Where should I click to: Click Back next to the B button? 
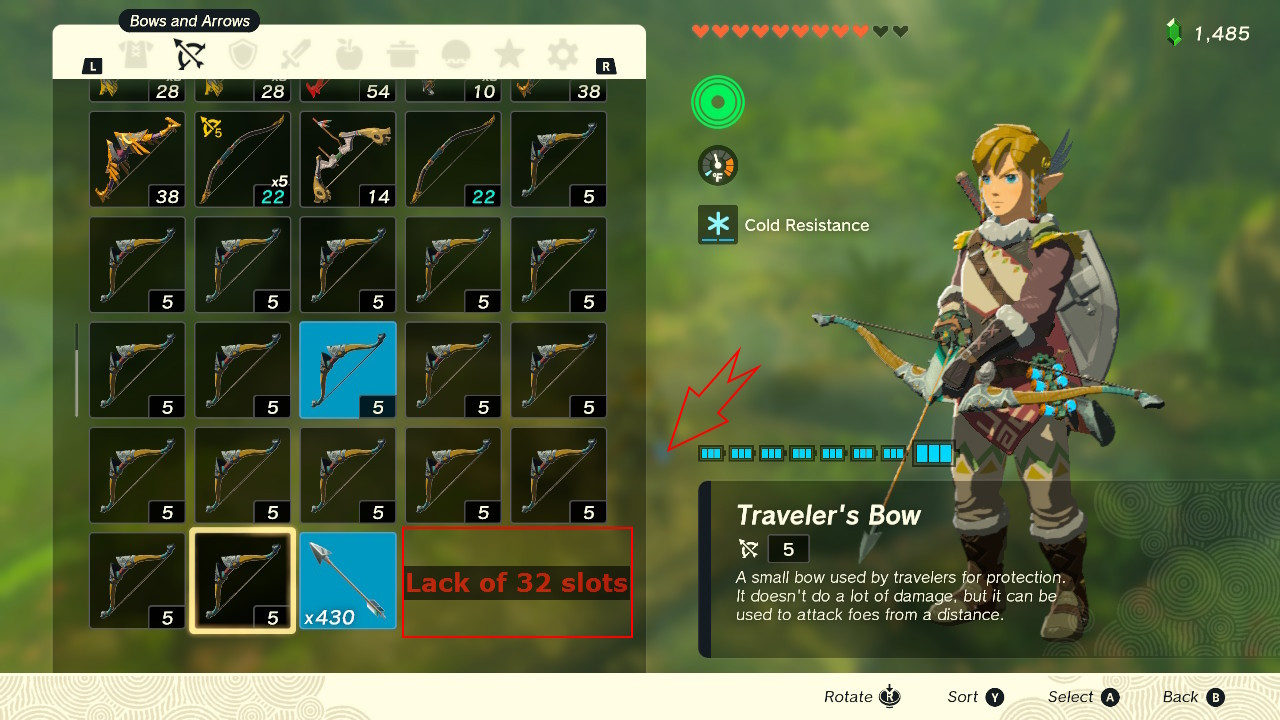pos(1183,696)
